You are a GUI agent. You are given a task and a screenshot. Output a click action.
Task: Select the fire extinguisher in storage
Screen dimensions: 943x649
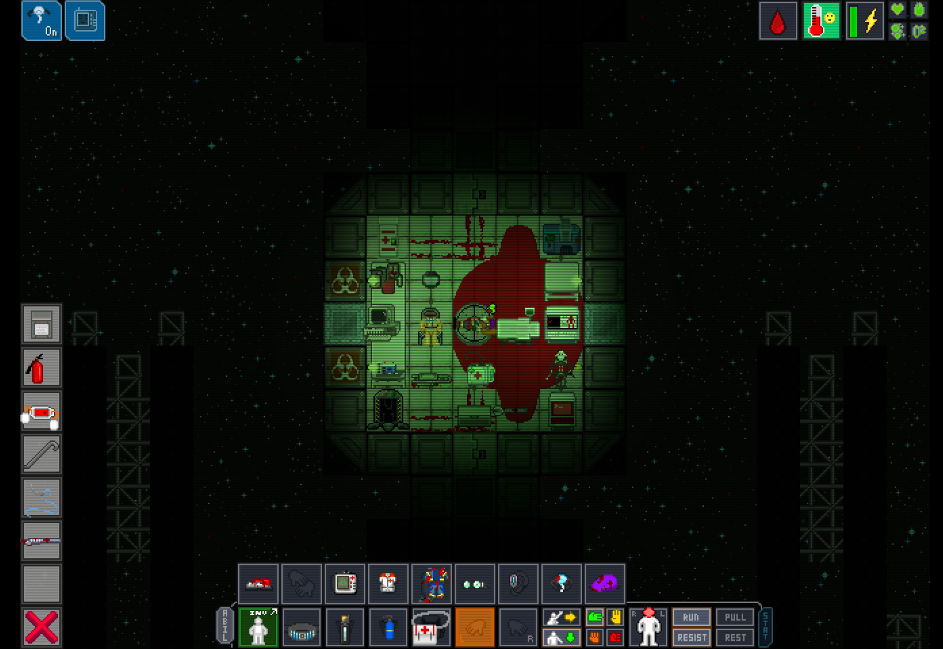pos(41,368)
